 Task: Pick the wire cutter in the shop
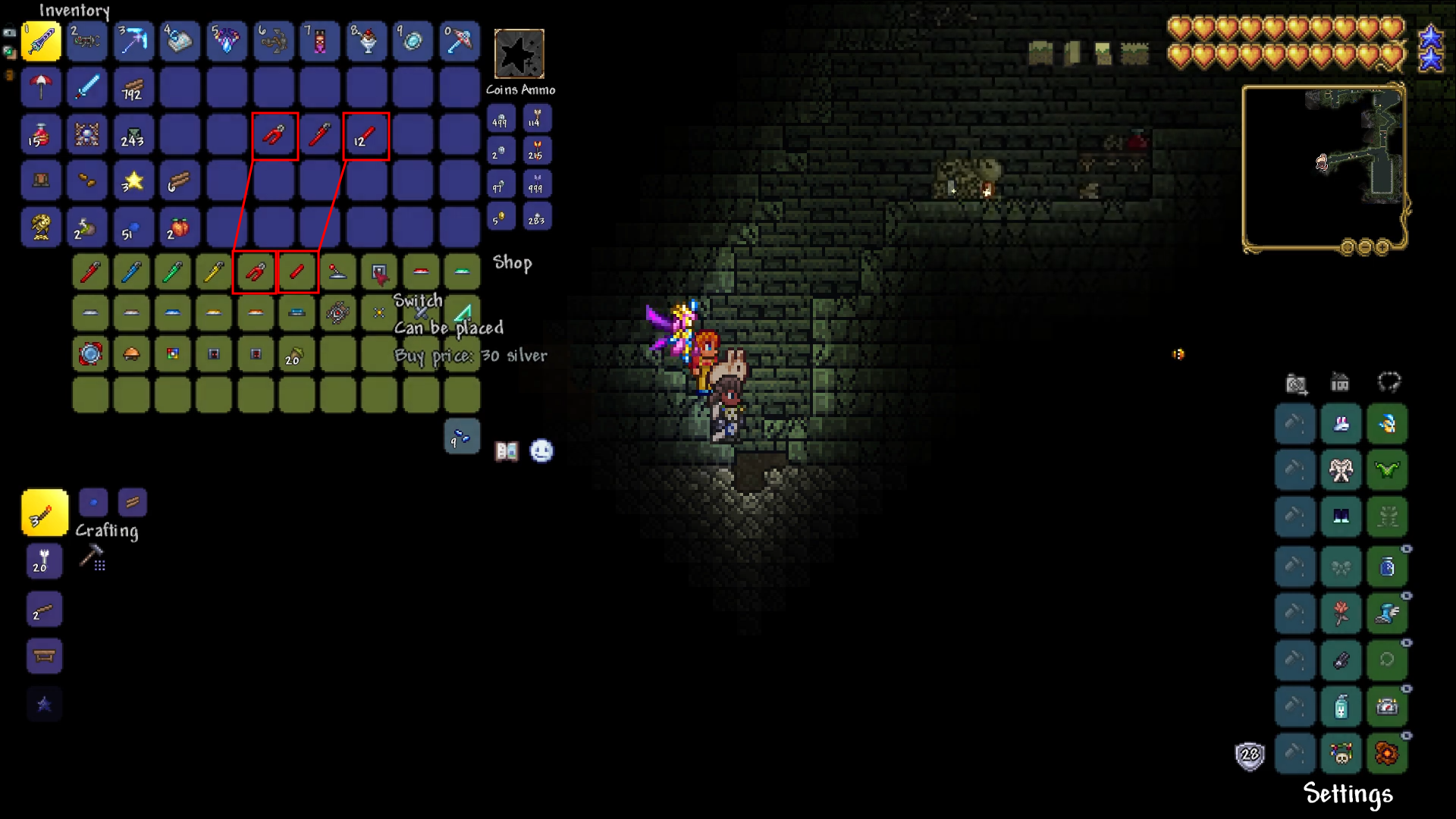point(255,272)
